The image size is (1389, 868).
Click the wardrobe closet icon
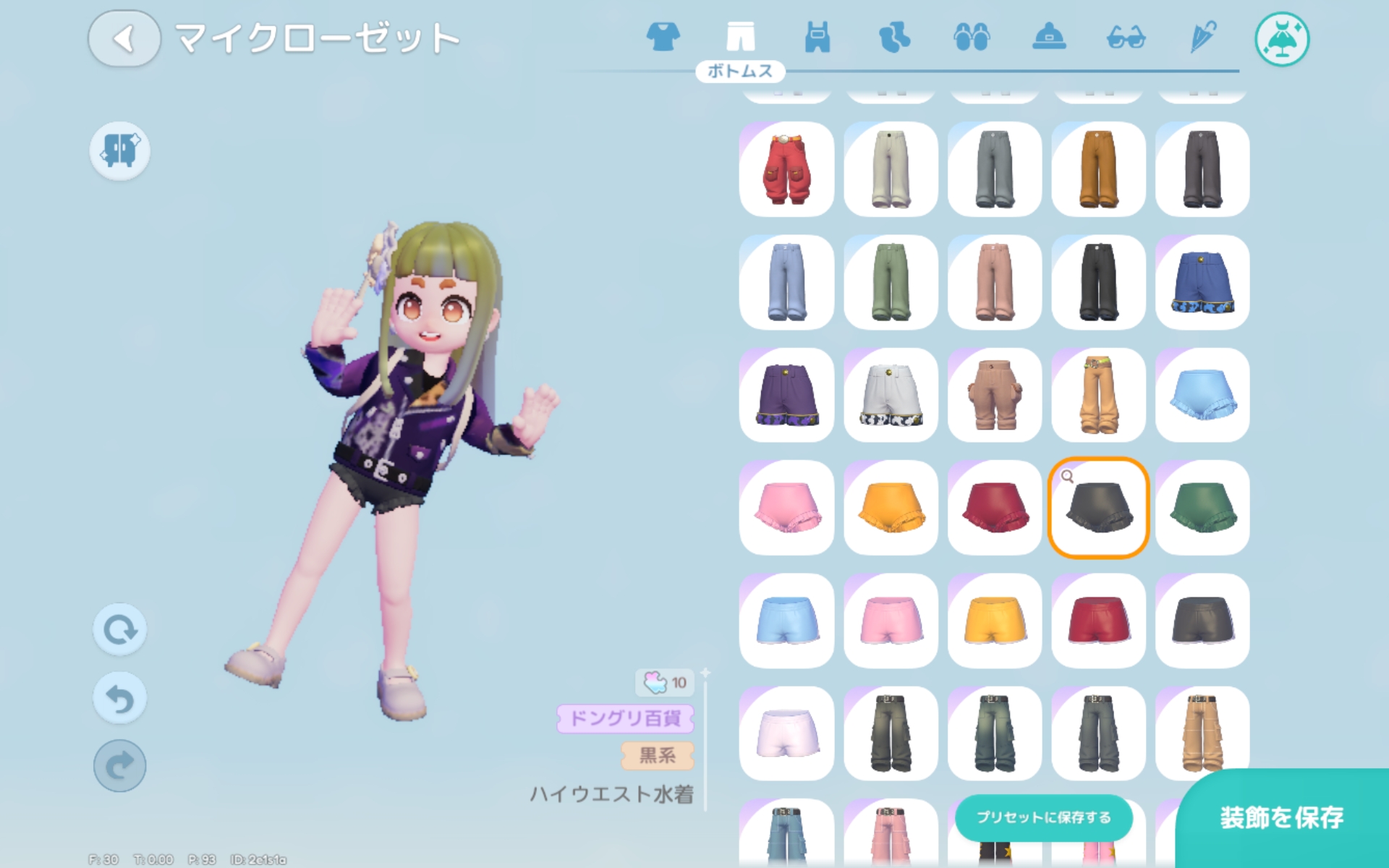(x=119, y=150)
